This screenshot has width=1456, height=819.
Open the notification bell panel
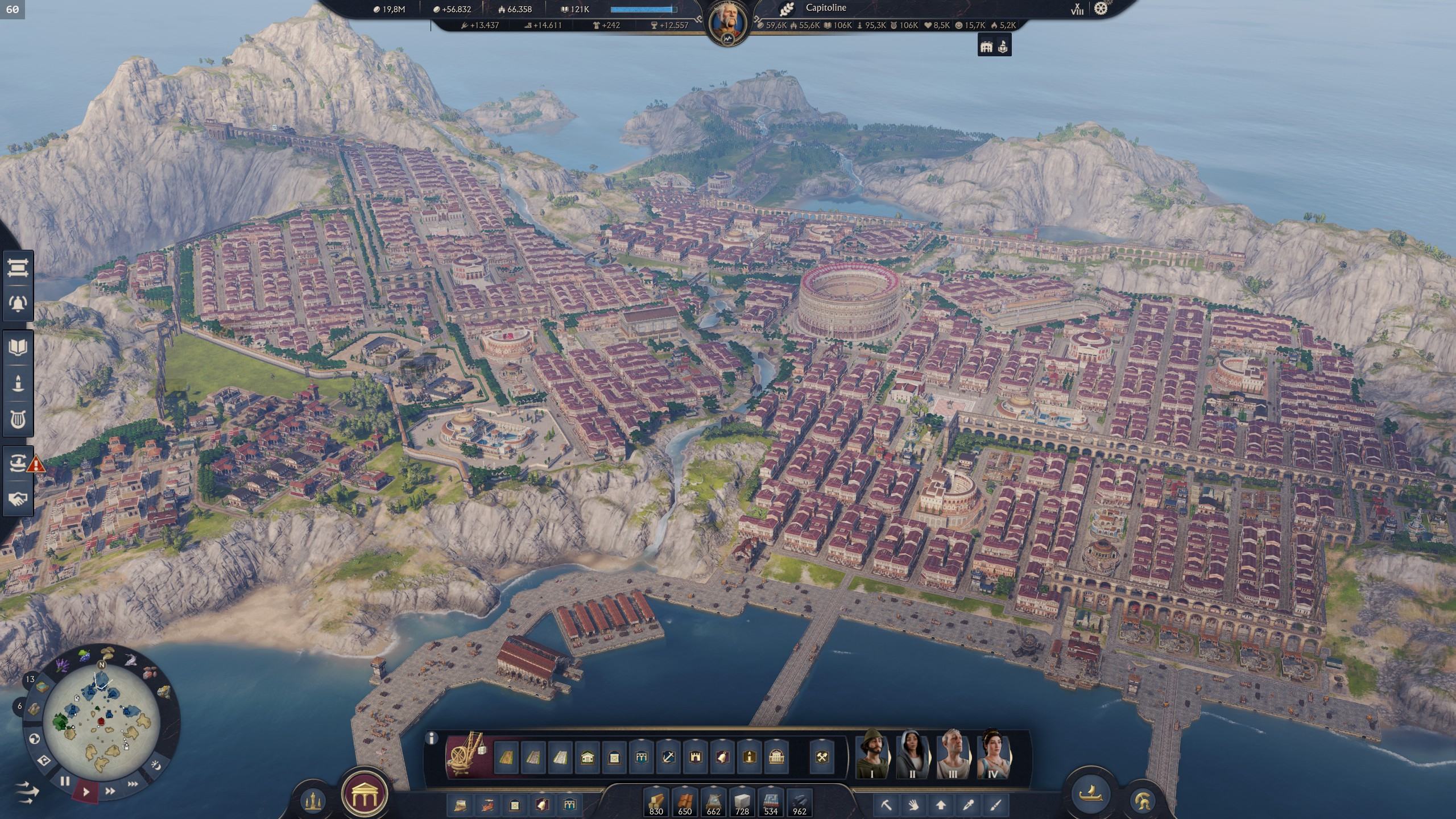pyautogui.click(x=17, y=303)
